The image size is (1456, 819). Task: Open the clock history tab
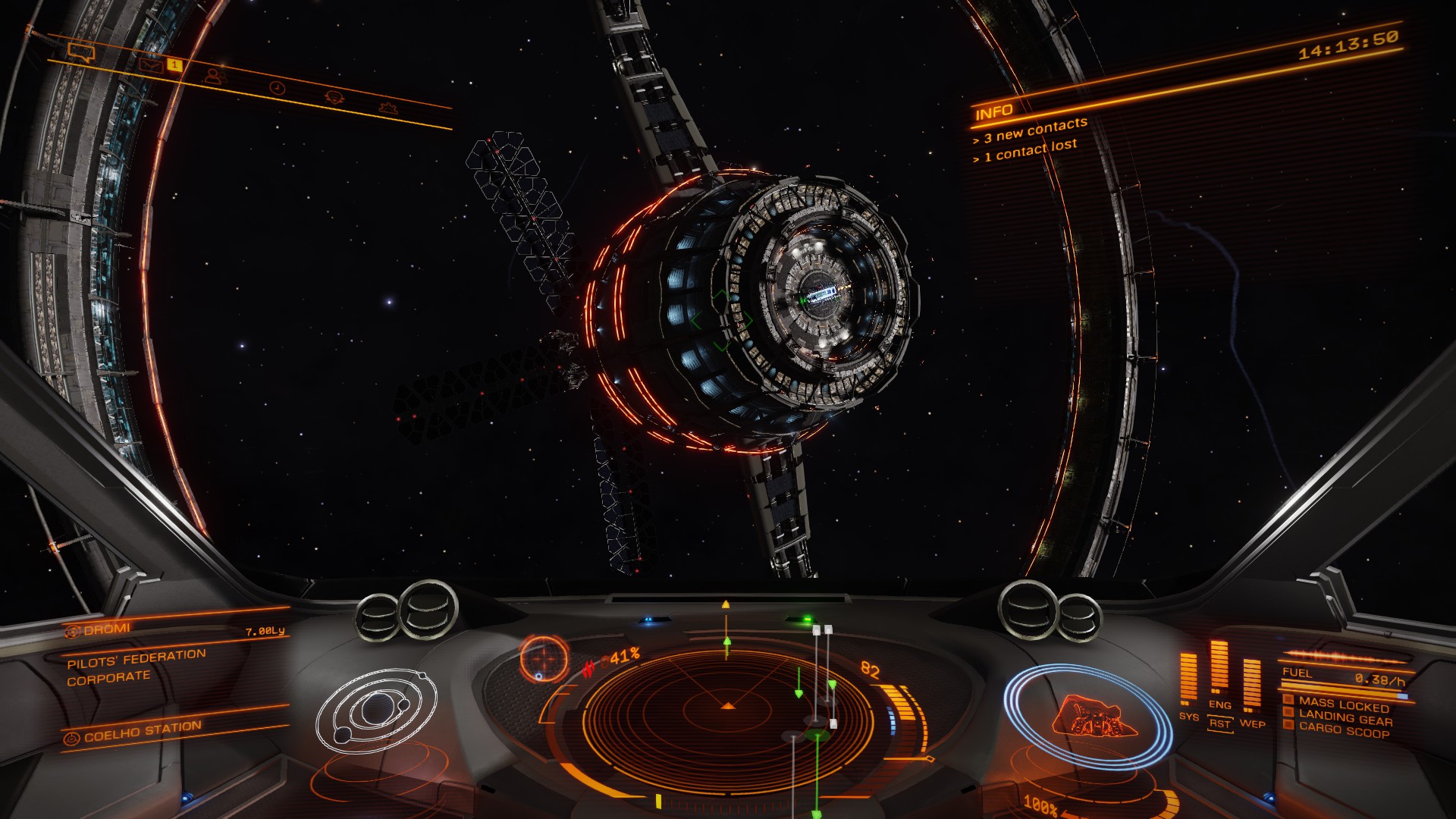click(x=278, y=88)
